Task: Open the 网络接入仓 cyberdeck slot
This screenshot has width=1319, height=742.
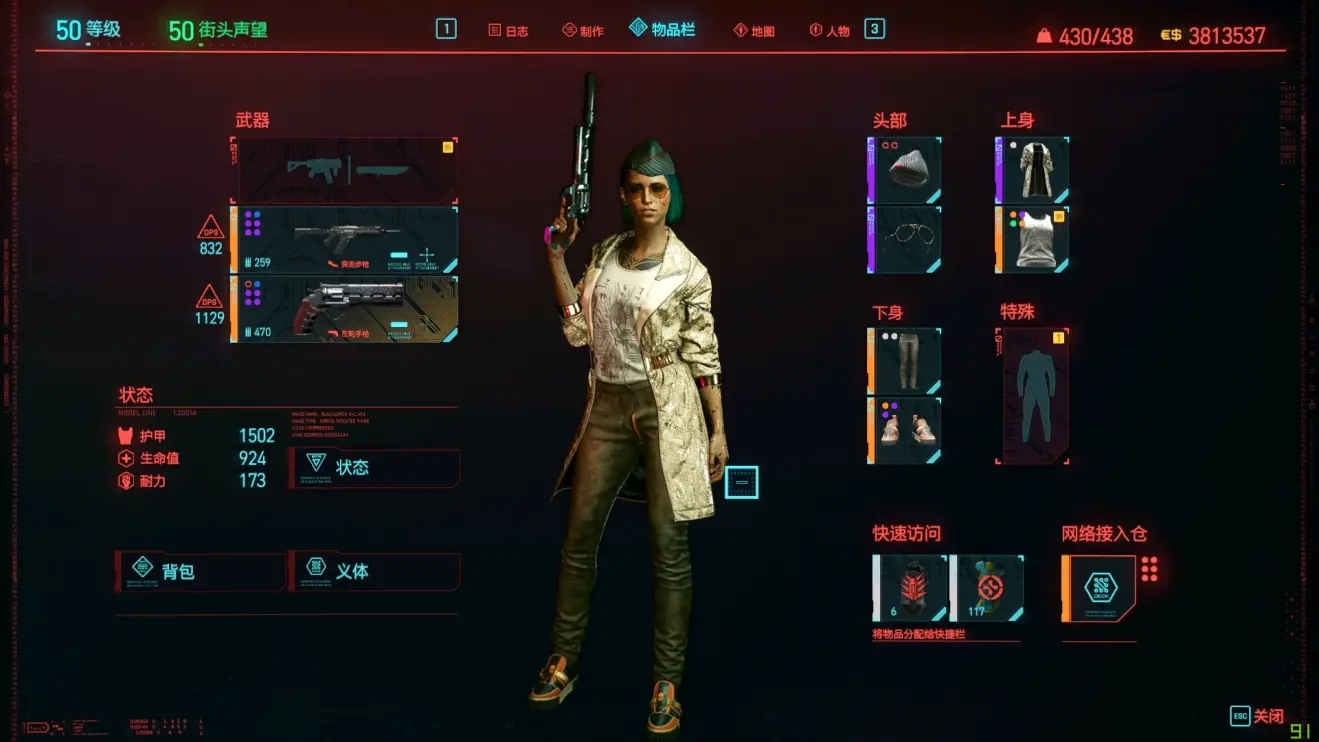Action: 1099,588
